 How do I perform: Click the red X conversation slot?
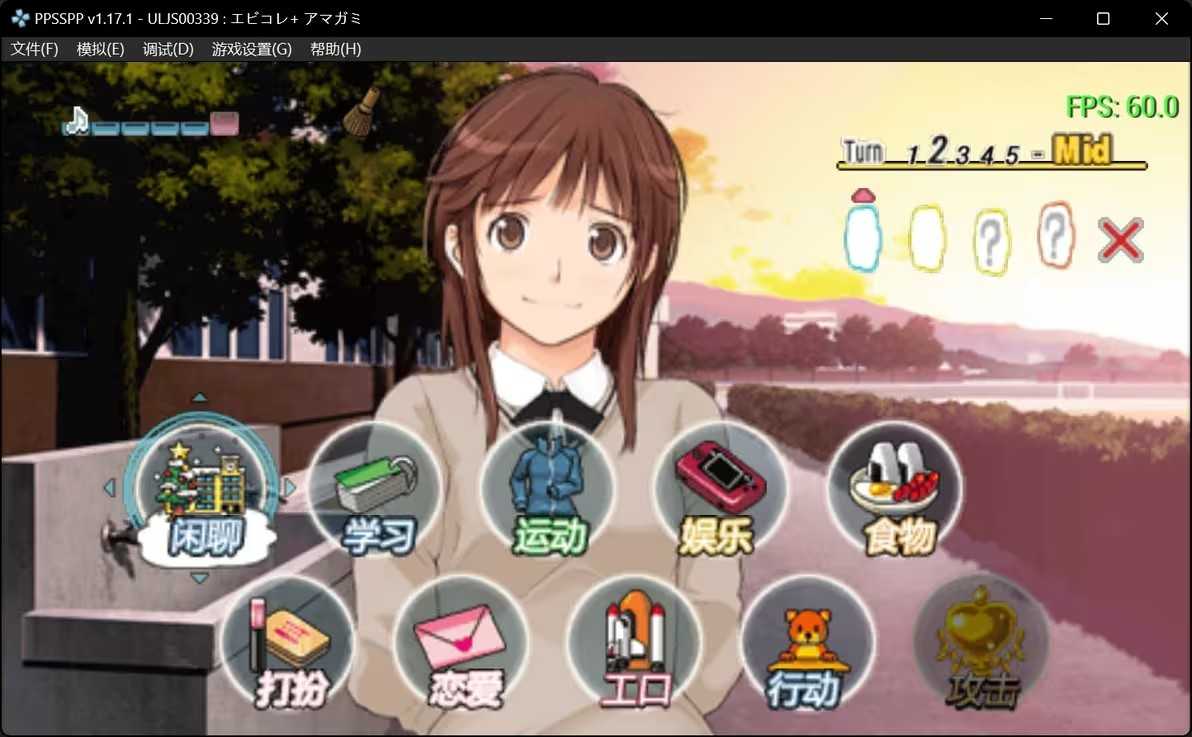[x=1120, y=241]
